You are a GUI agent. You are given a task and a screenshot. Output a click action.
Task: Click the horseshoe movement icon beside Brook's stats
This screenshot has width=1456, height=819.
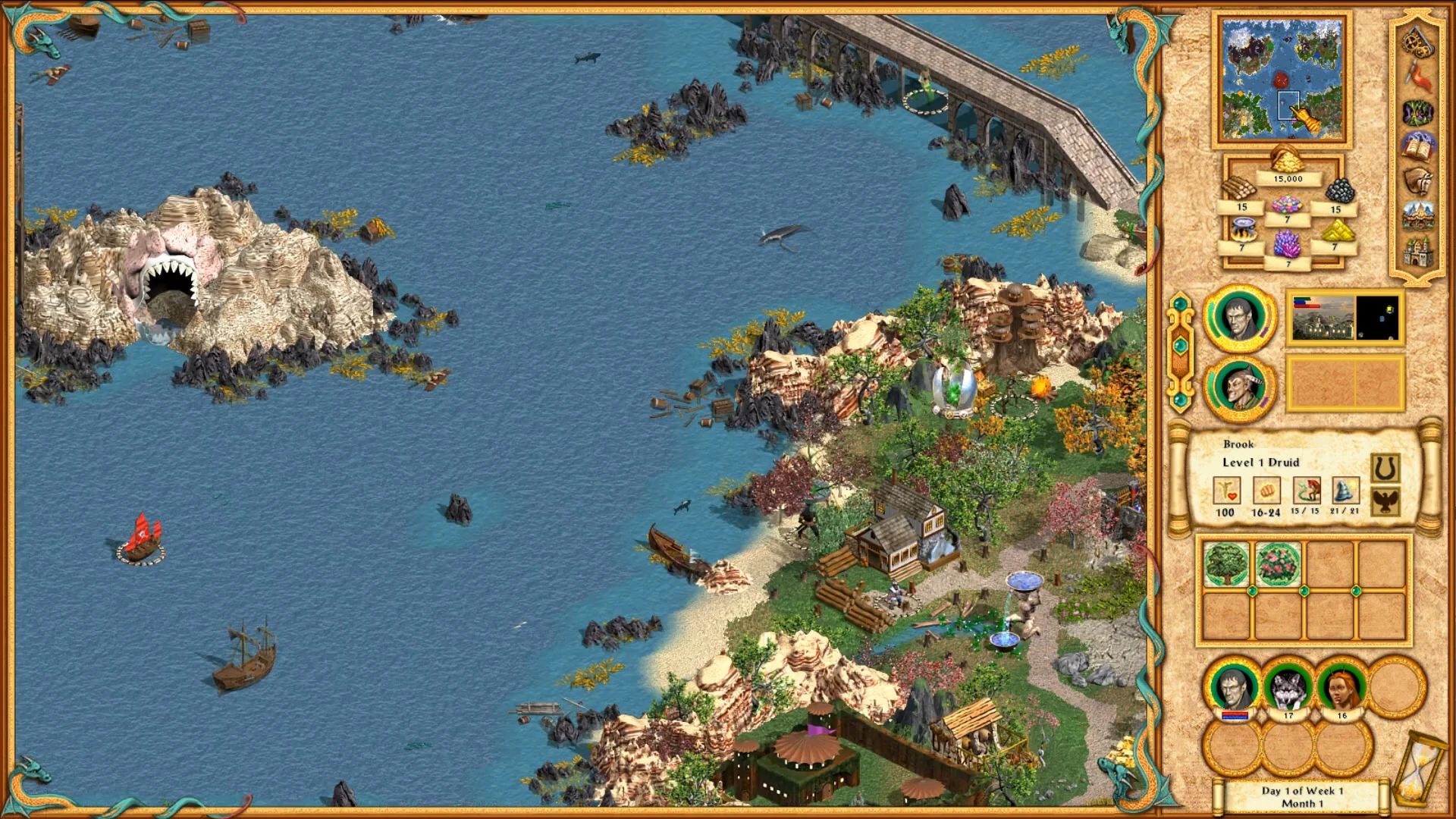[x=1385, y=466]
